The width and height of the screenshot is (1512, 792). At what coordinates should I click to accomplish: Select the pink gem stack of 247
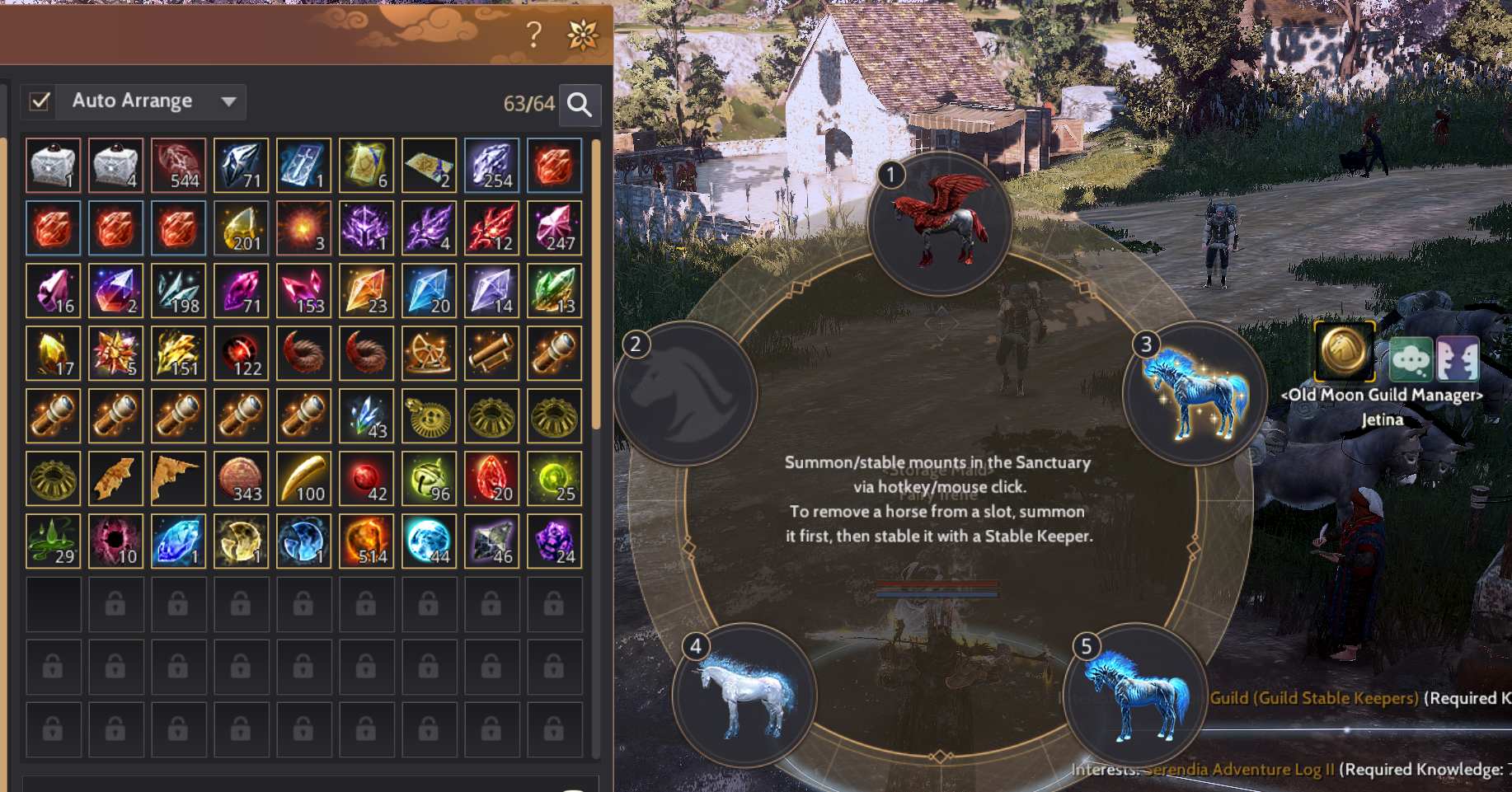[554, 227]
